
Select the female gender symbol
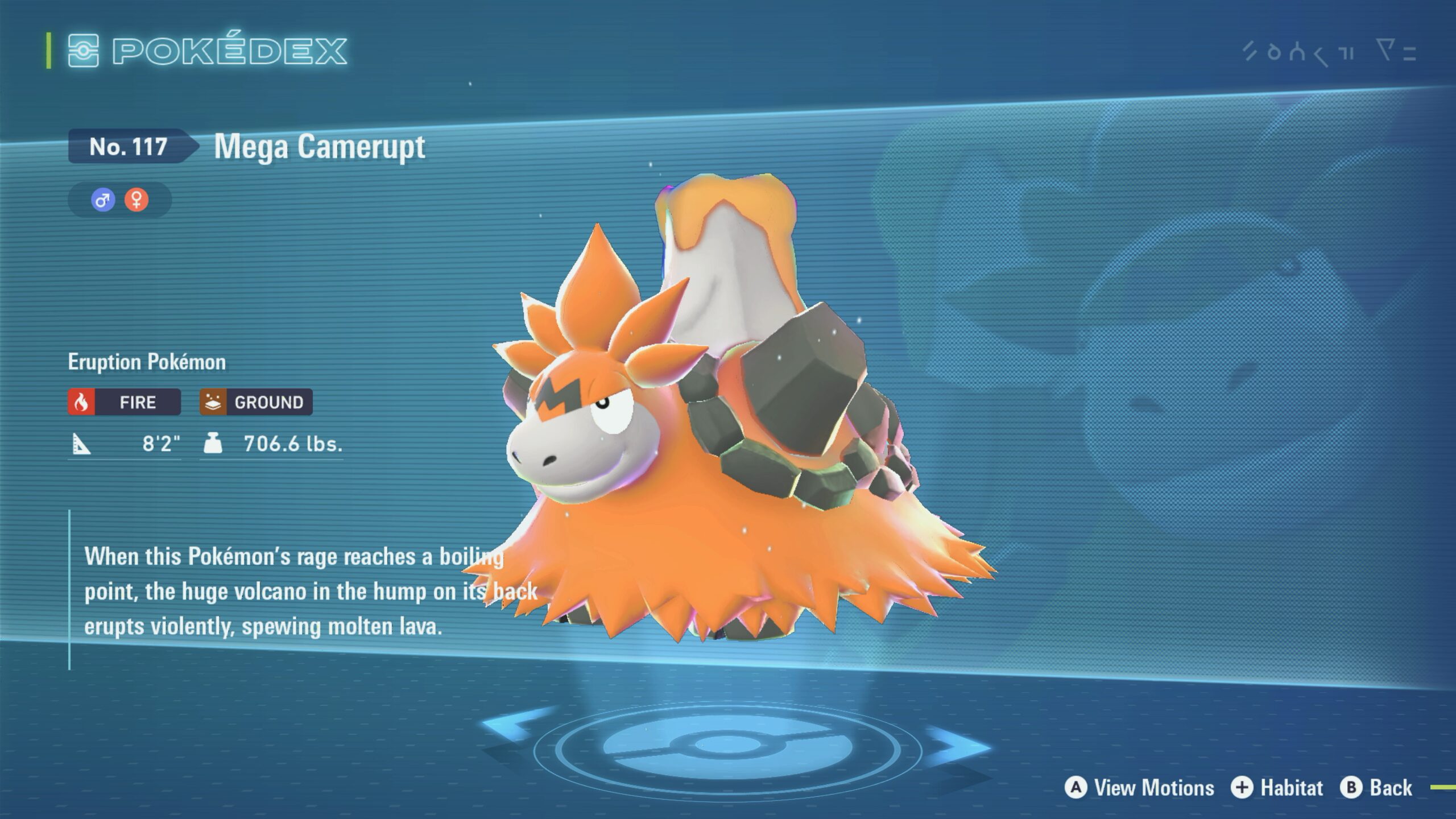pos(136,200)
